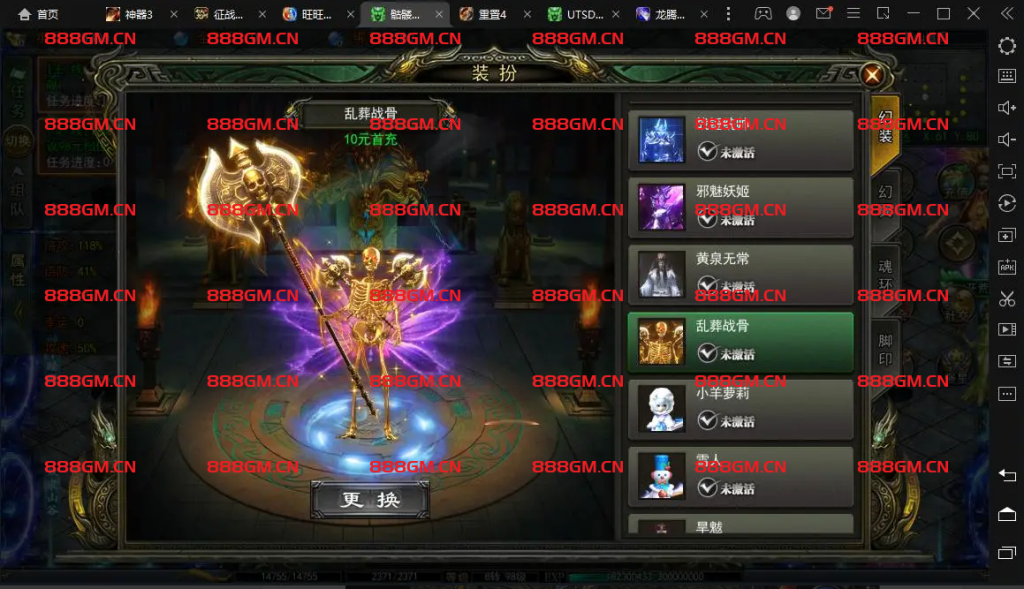Open the 脚印 footprint tab
Screen dimensions: 1024x589
tap(885, 350)
